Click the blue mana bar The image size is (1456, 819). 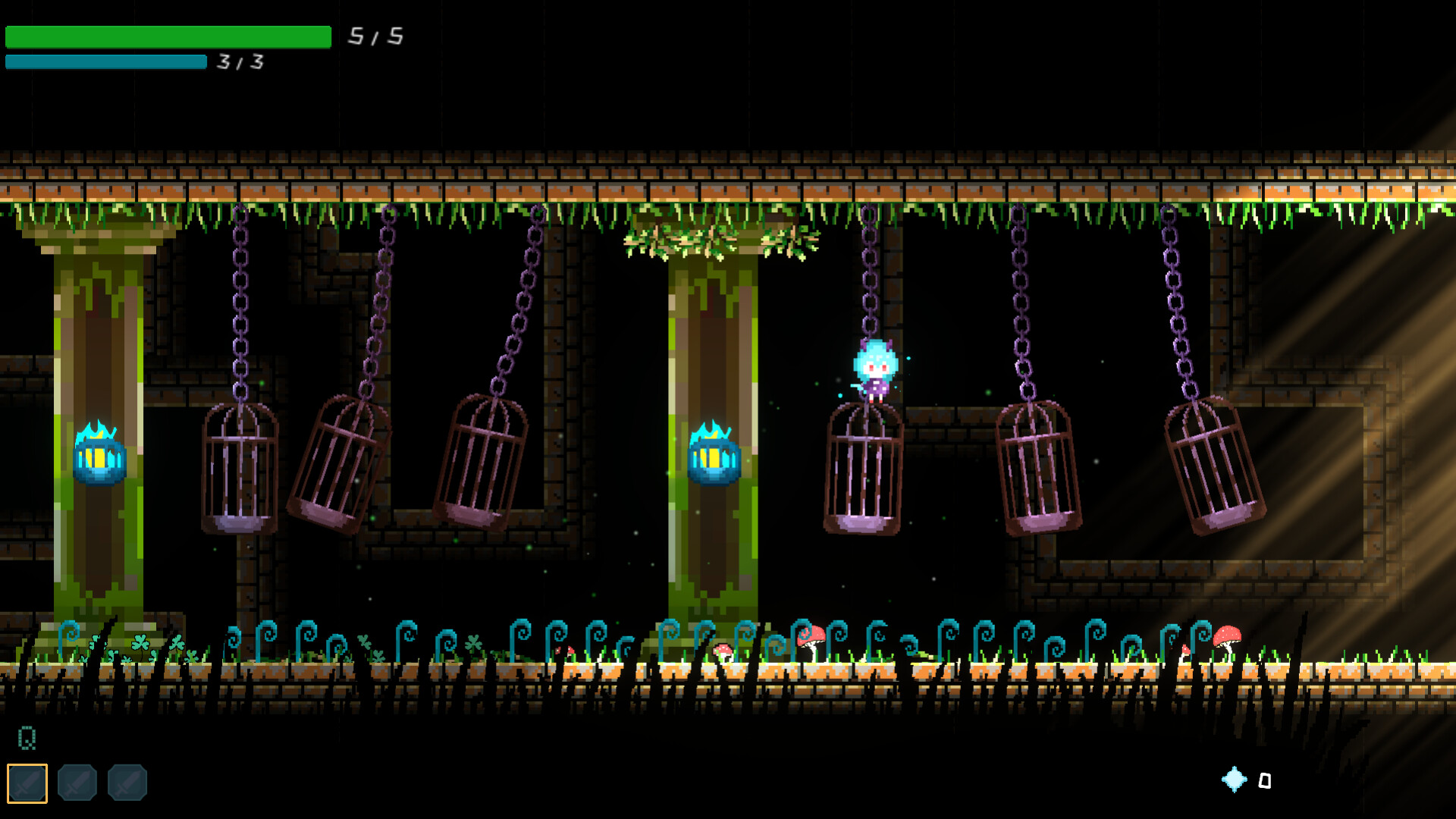click(106, 62)
